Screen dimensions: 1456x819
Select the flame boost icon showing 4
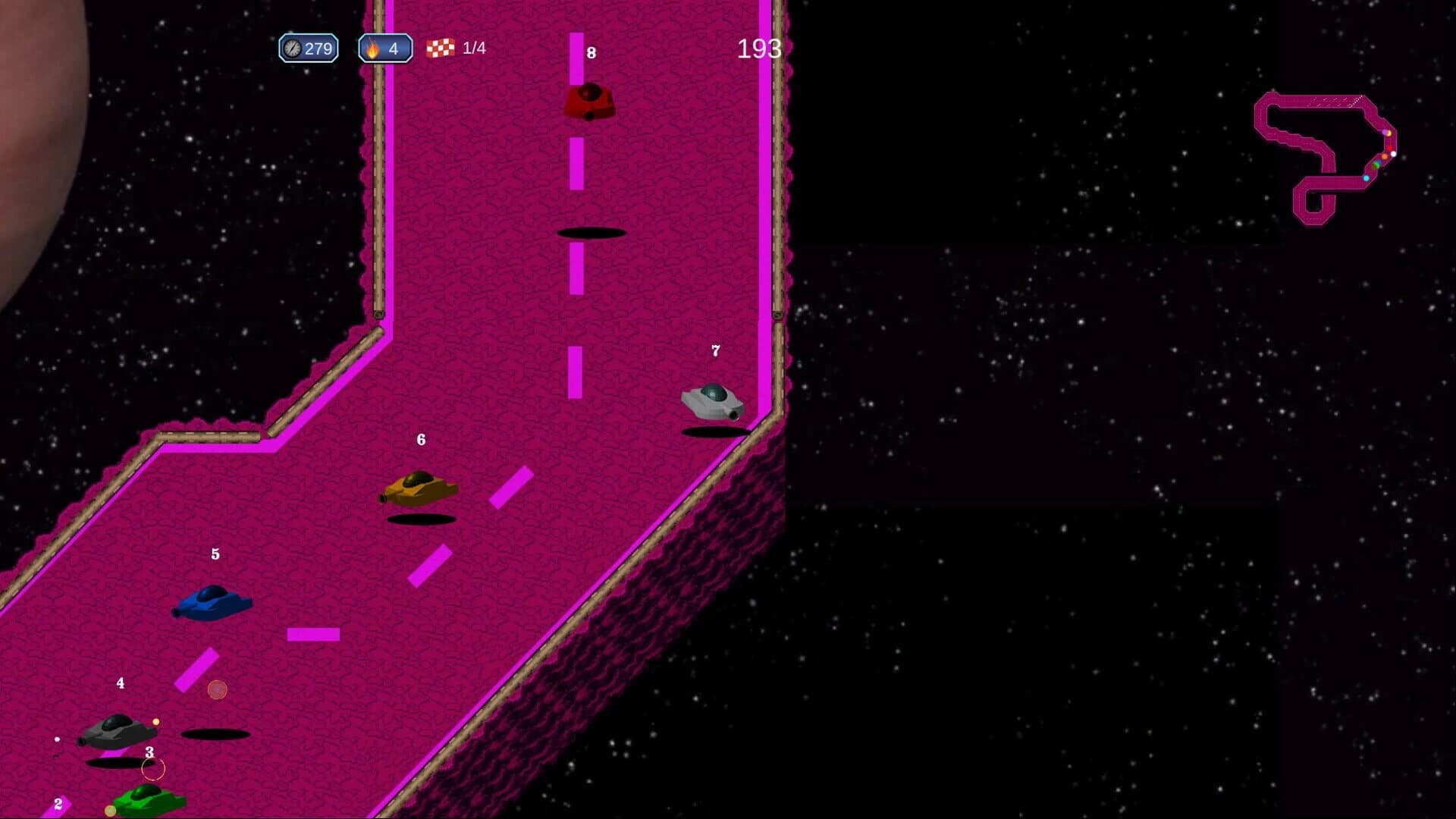coord(372,49)
